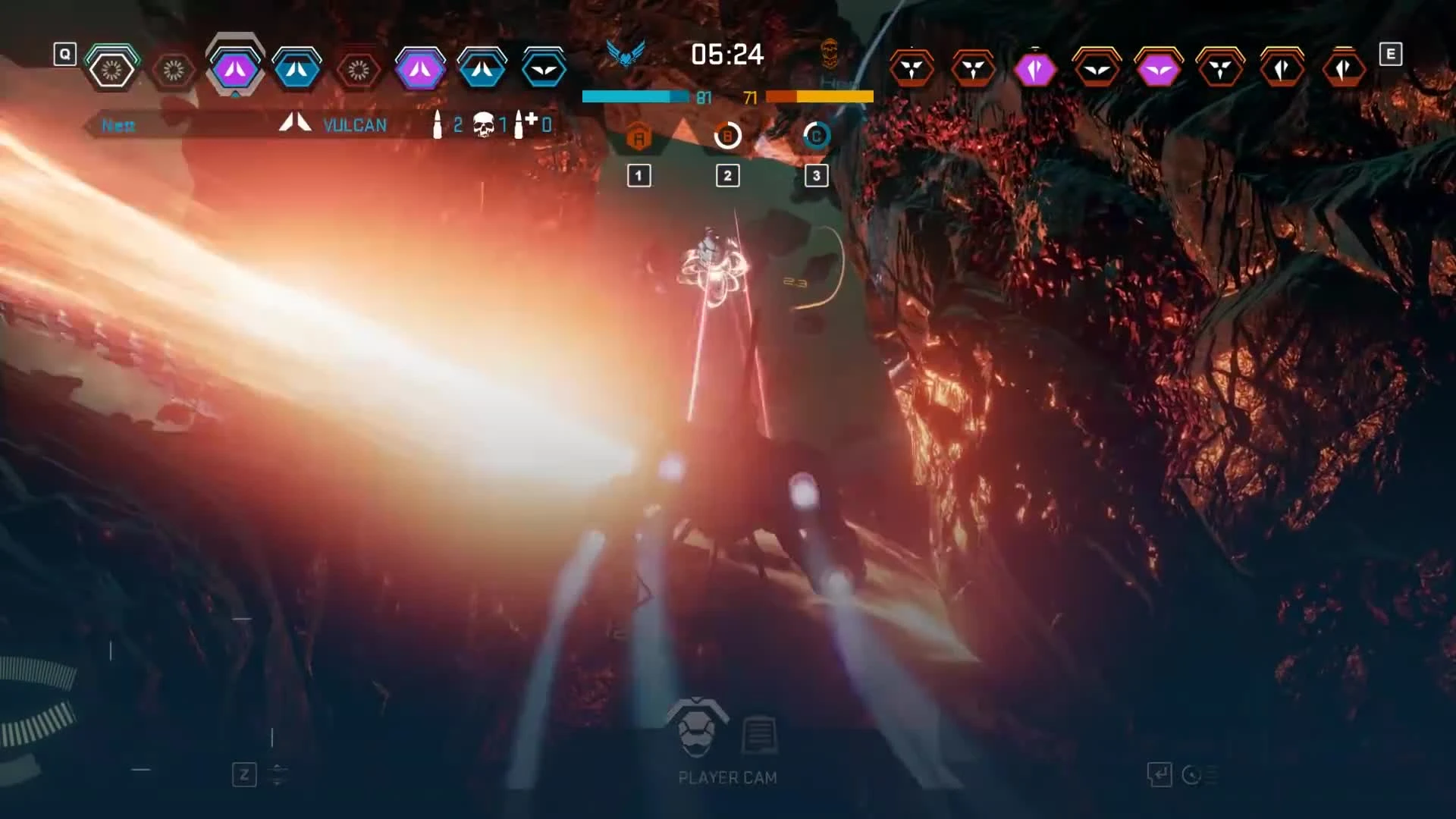Open the helmet player view icon above PLAYER CAM
Screen dimensions: 1456x819
(x=698, y=726)
